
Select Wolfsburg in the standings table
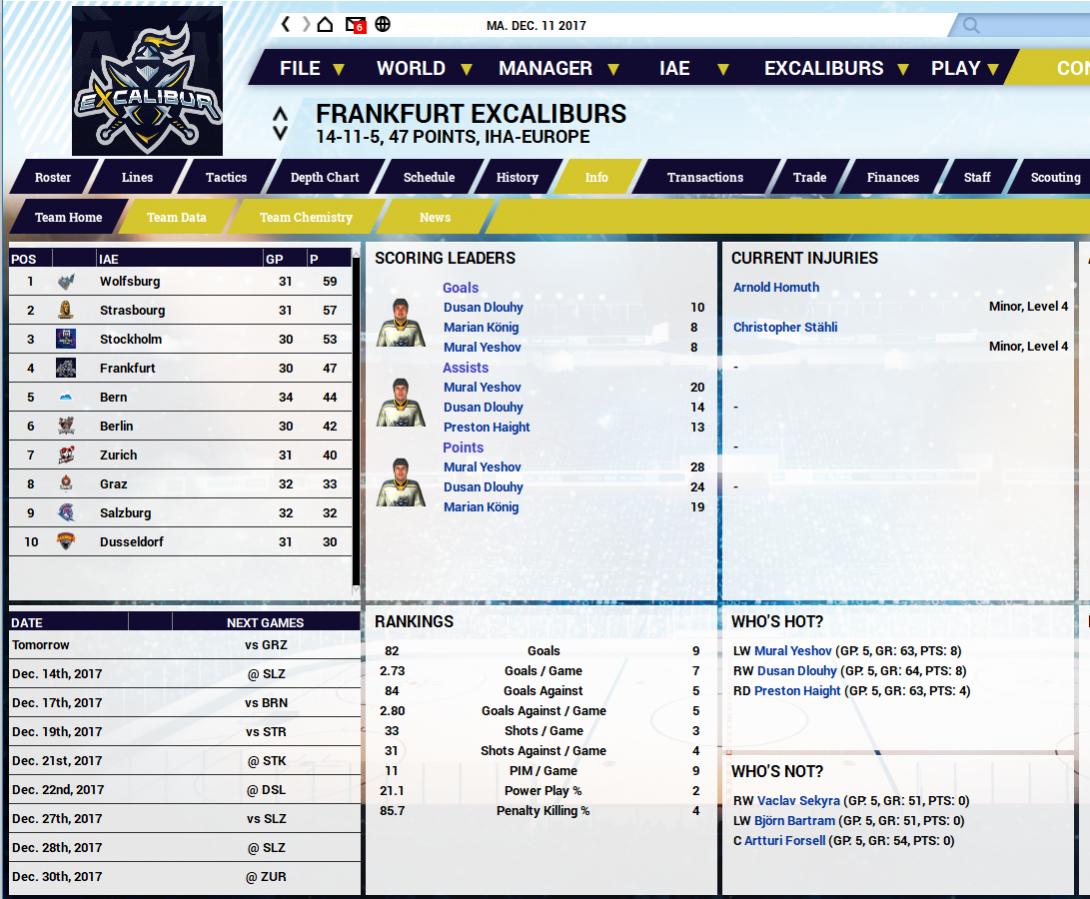point(130,282)
